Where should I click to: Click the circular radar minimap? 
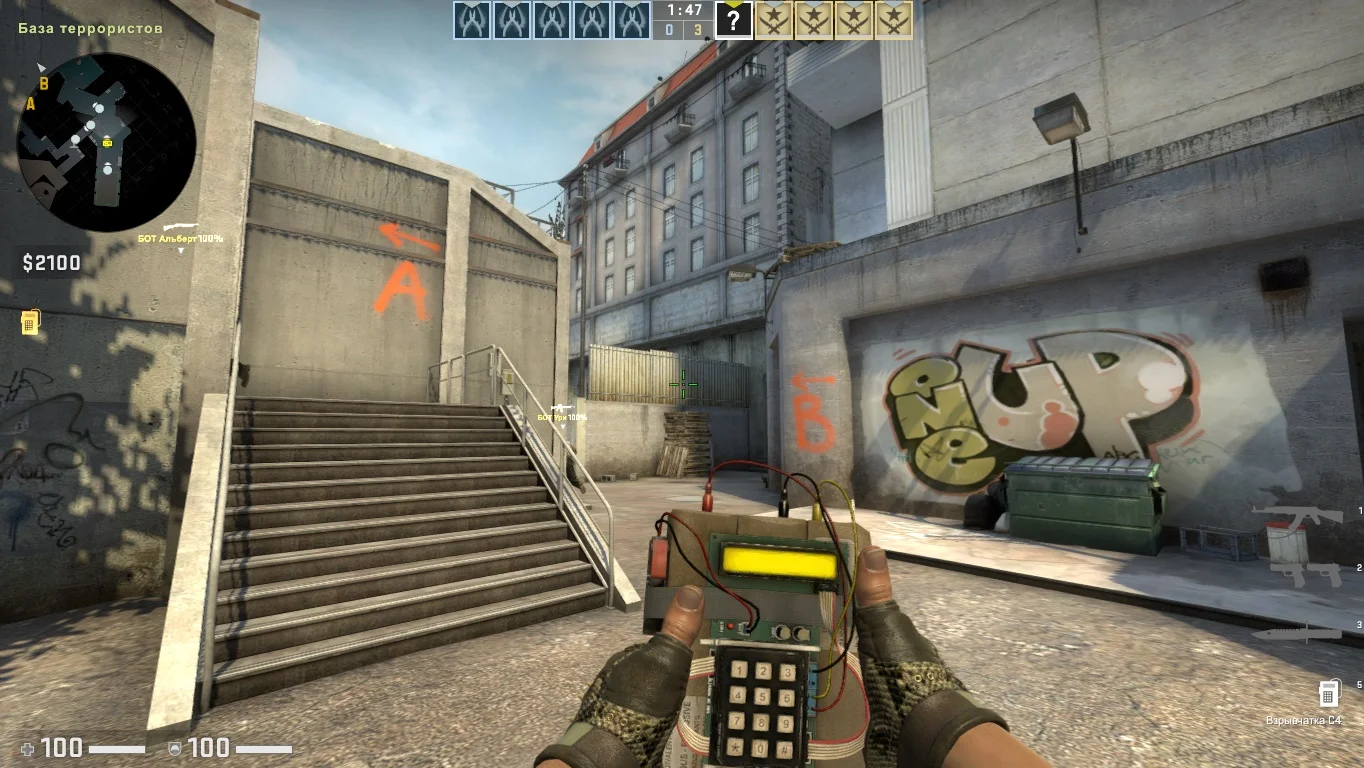pos(106,142)
